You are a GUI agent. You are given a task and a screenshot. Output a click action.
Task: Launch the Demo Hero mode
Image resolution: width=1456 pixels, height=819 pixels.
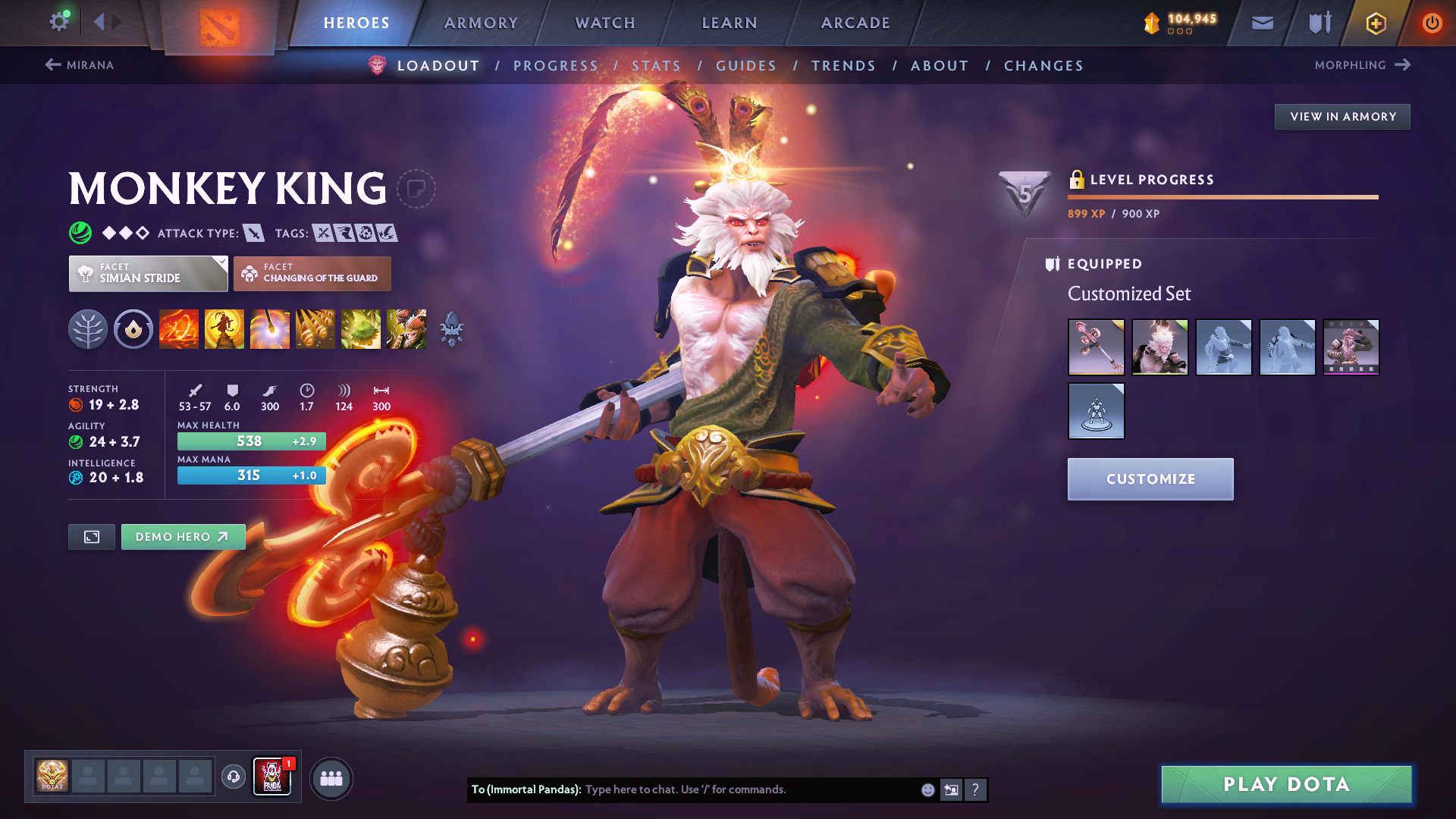pos(183,537)
